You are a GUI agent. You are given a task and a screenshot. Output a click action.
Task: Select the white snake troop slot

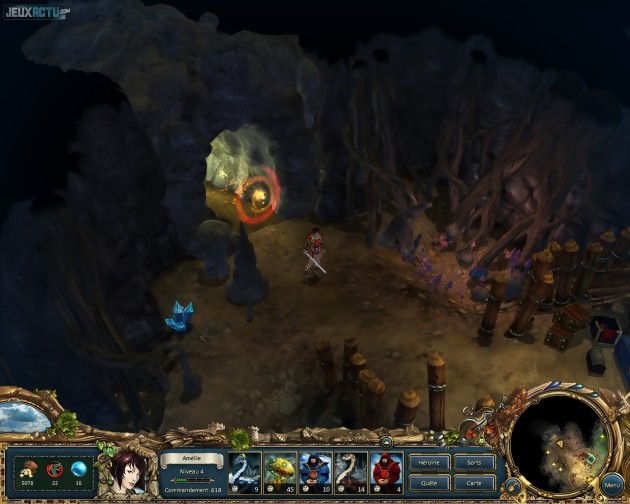[351, 472]
